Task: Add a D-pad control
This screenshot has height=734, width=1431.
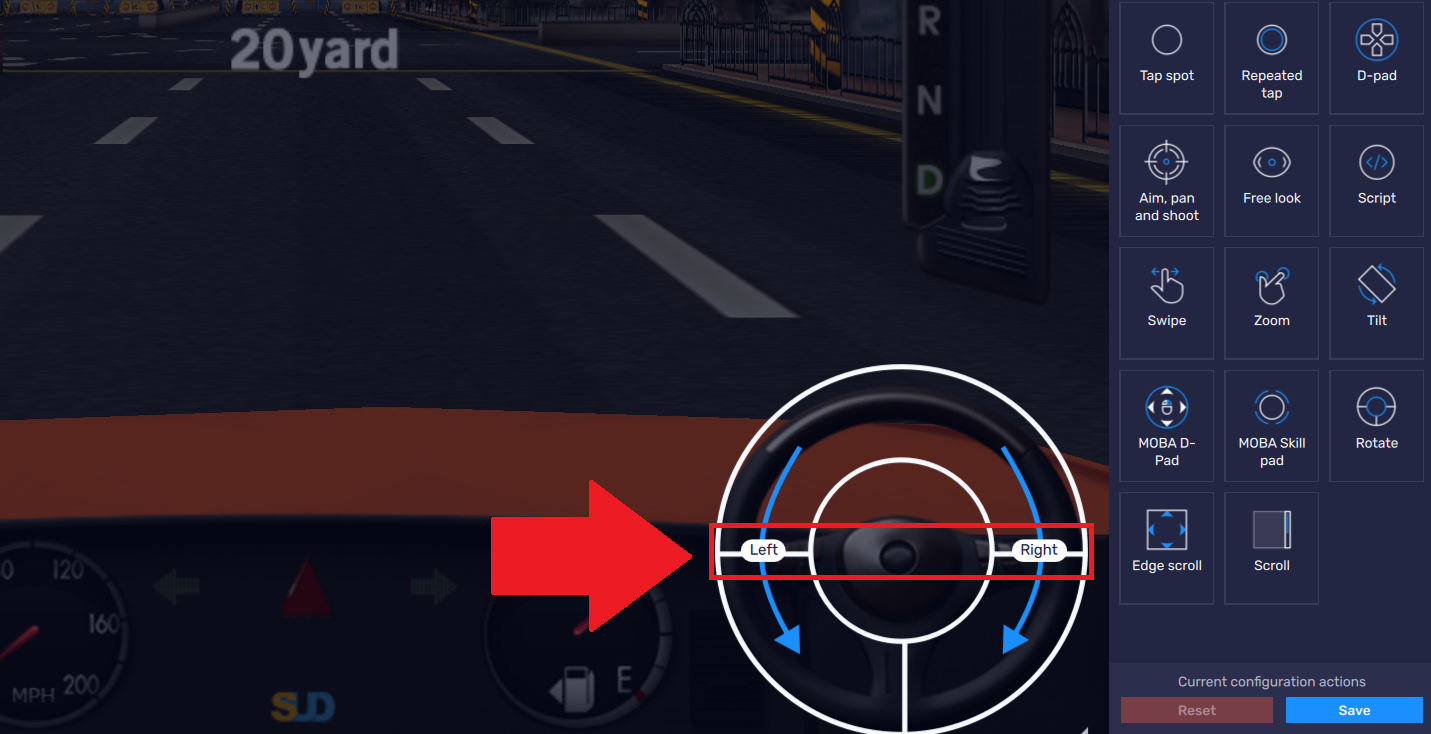Action: tap(1376, 58)
